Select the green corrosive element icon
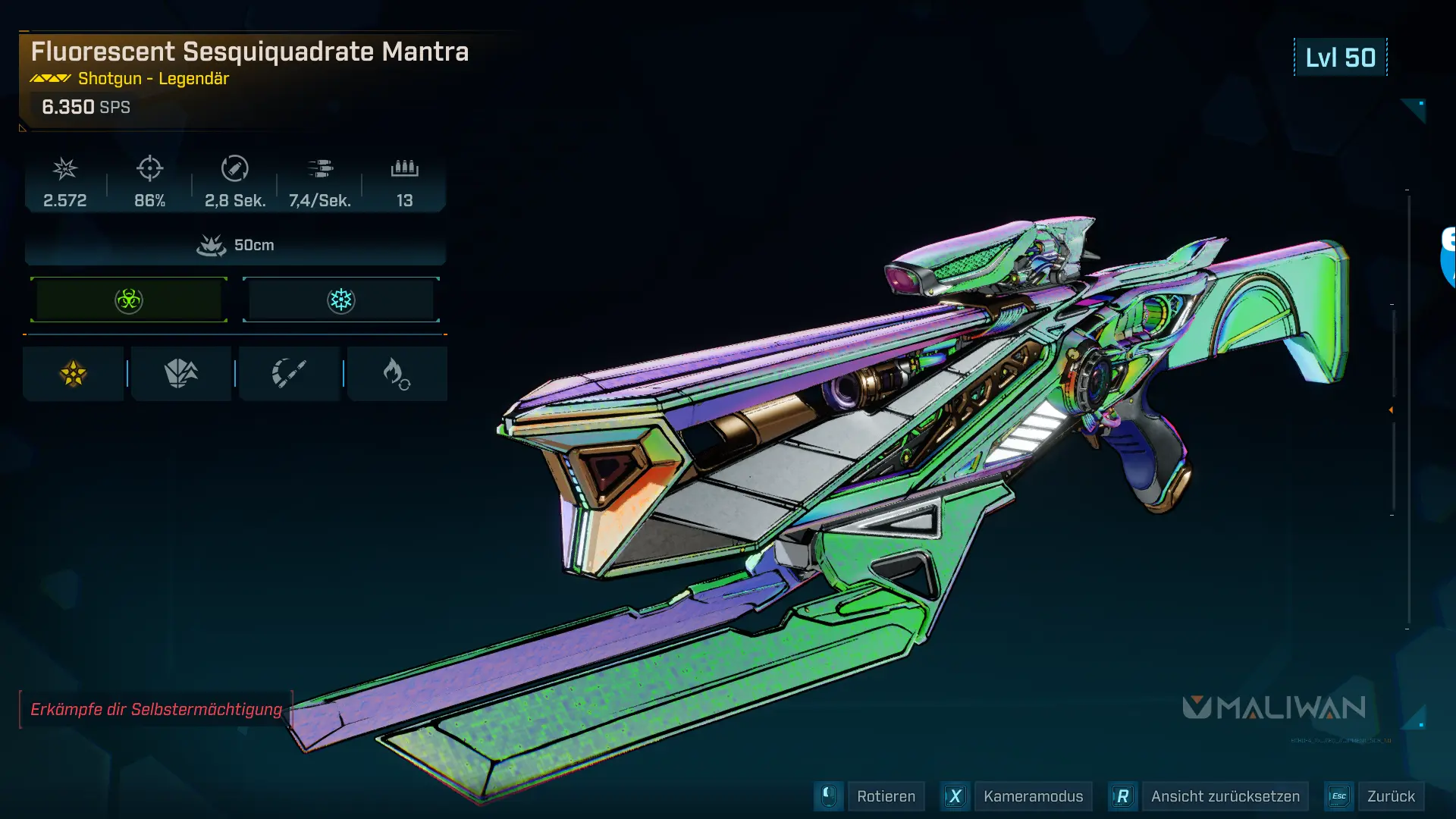This screenshot has height=819, width=1456. point(129,300)
